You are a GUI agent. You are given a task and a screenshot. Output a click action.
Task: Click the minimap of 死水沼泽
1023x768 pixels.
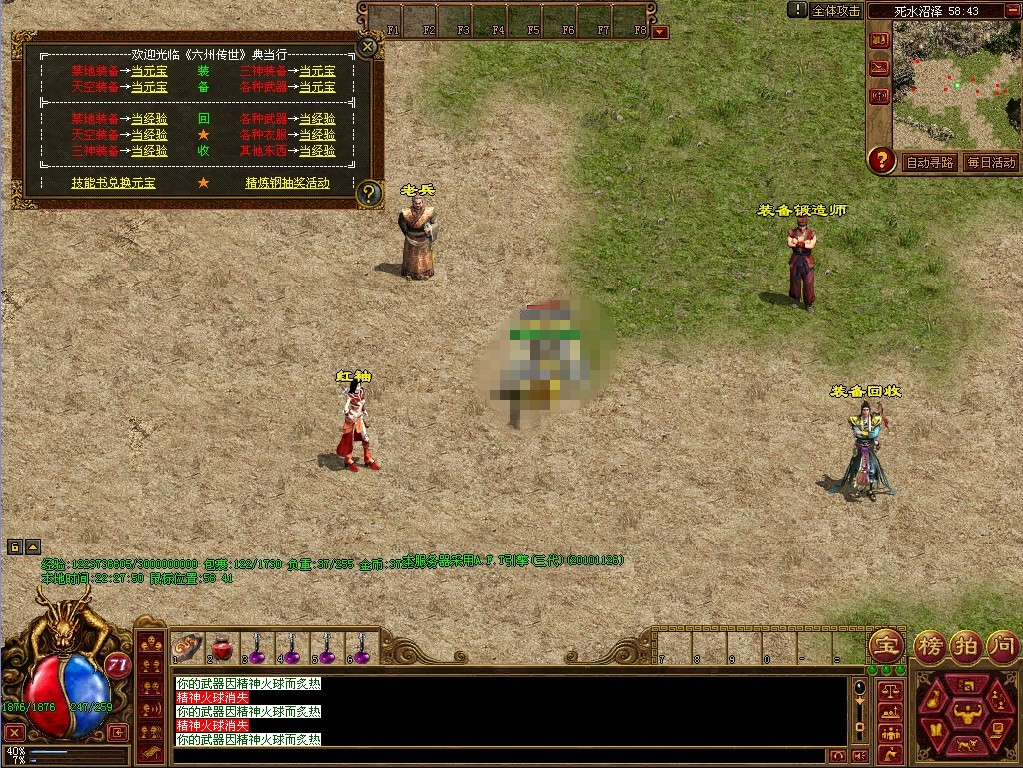pos(955,84)
